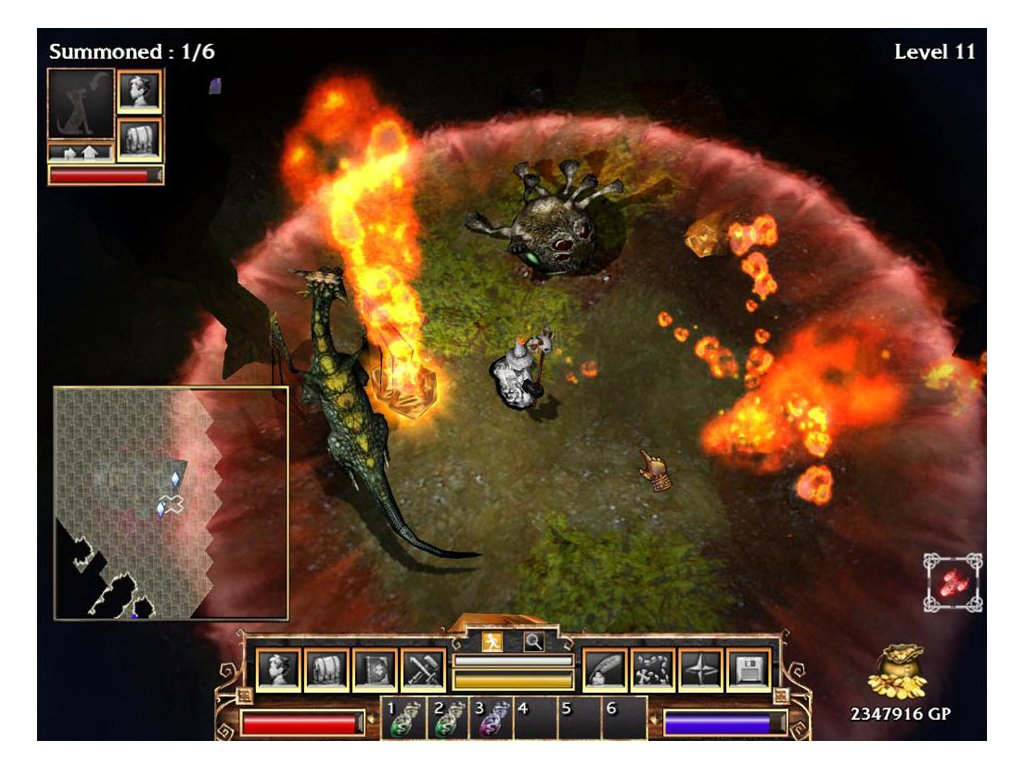Open the quill and ink journal icon
1024x768 pixels.
click(604, 669)
